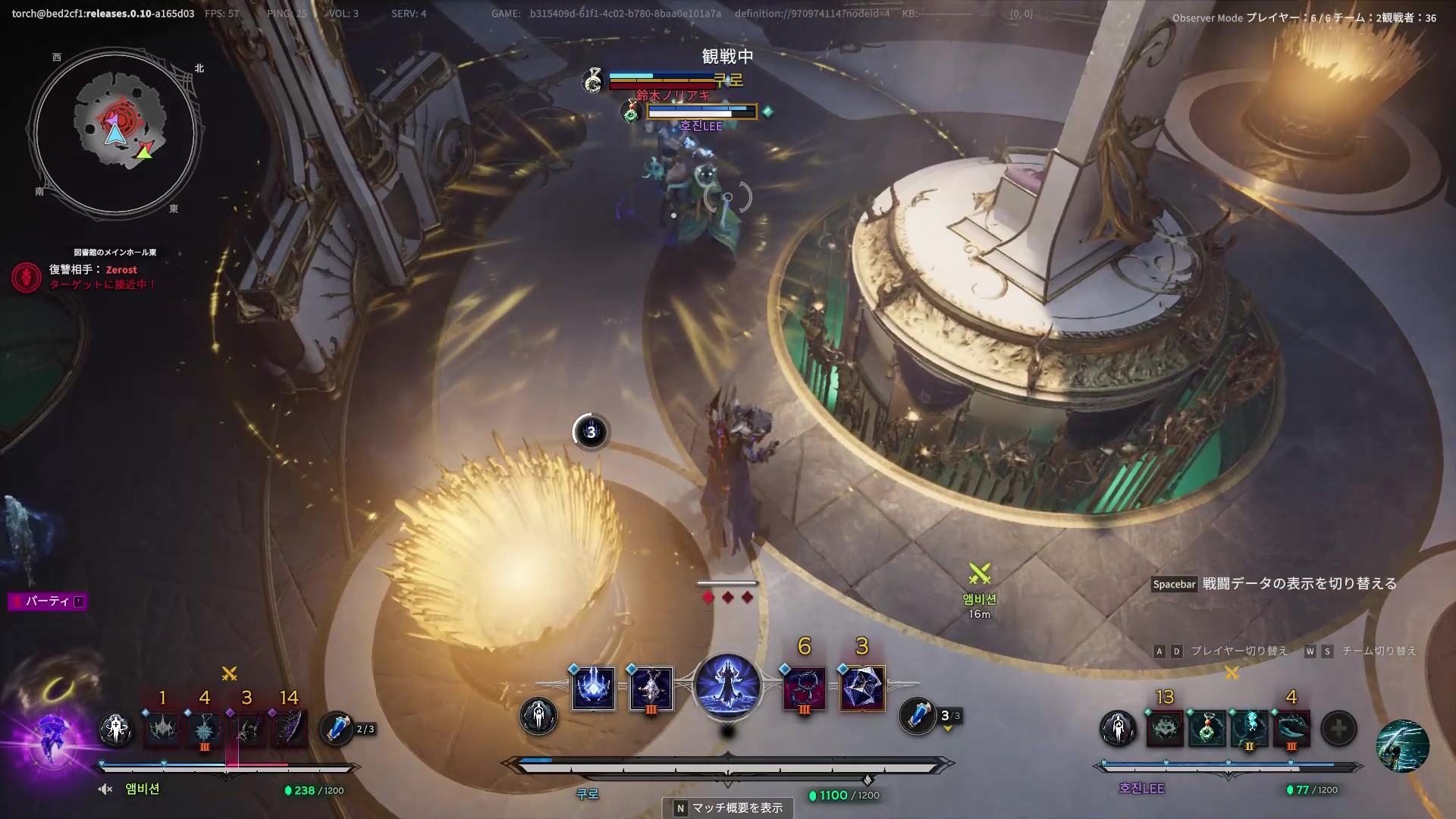Click 쿠로's blue potion flask icon

click(917, 715)
